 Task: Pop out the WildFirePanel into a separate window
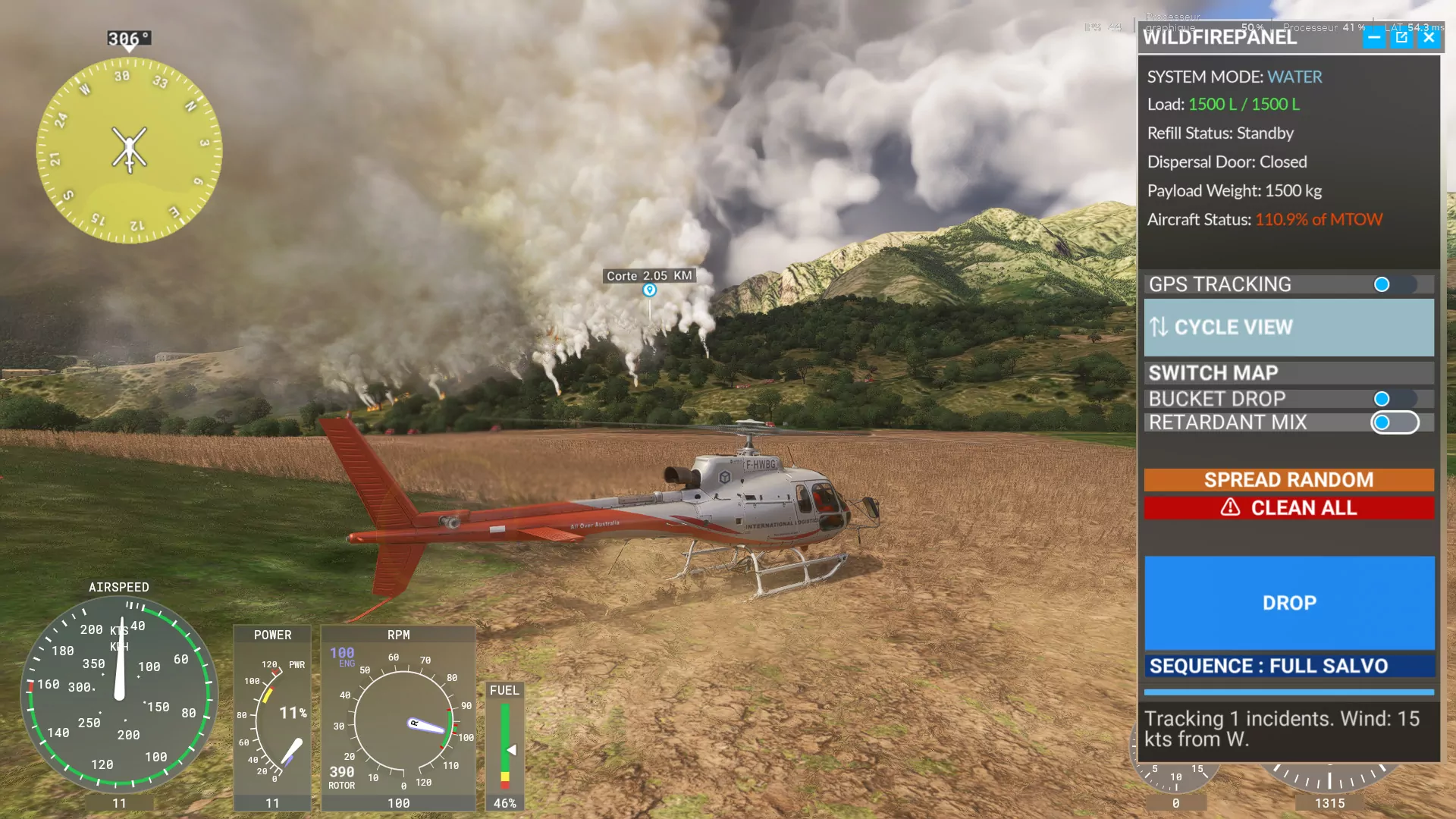point(1401,37)
